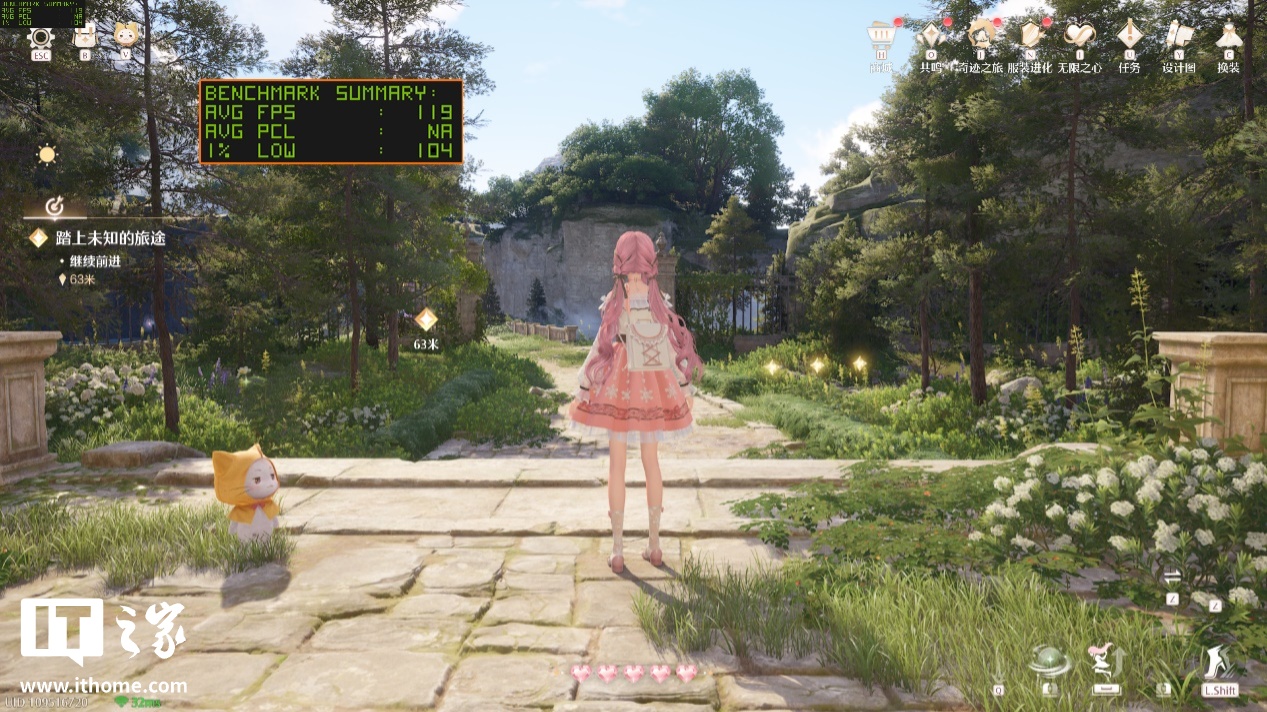Open the gear settings menu
This screenshot has width=1267, height=712.
(41, 38)
